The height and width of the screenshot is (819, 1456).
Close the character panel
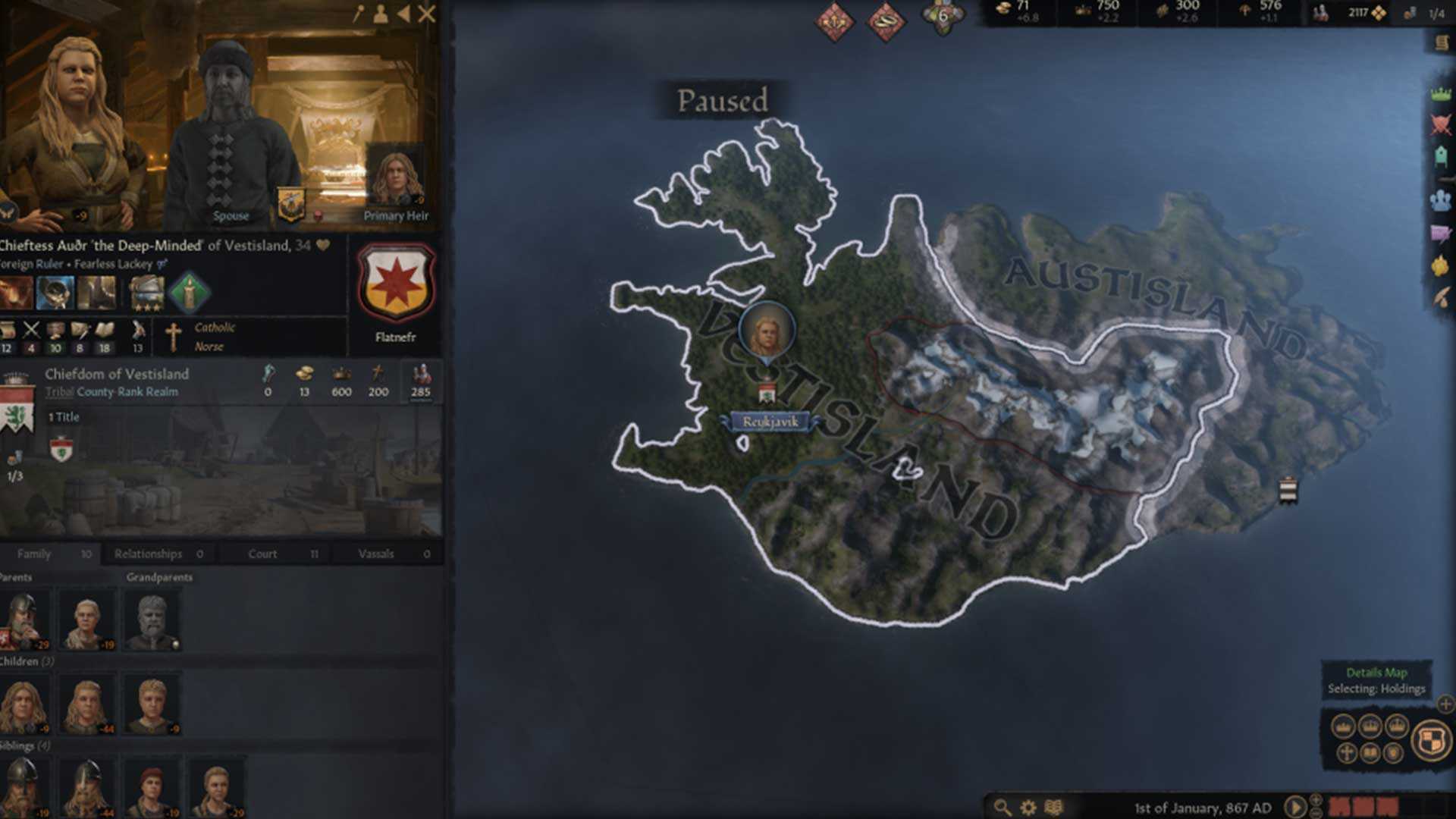pyautogui.click(x=427, y=14)
